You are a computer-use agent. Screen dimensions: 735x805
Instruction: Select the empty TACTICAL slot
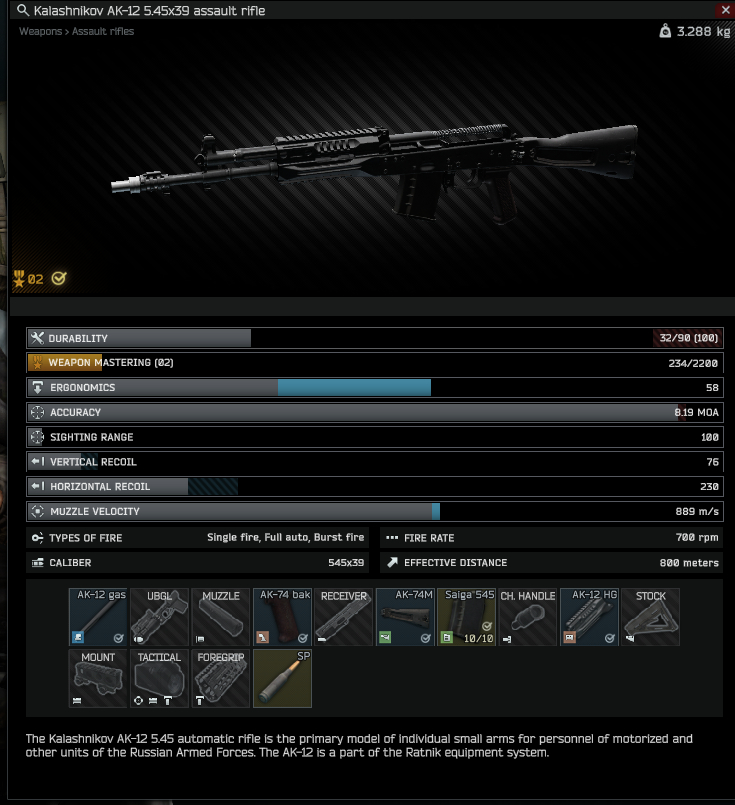tap(160, 678)
